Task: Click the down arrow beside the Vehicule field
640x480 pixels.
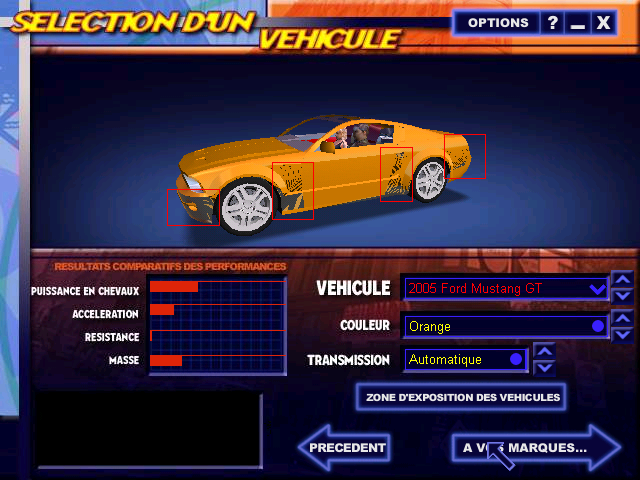Action: coord(622,296)
